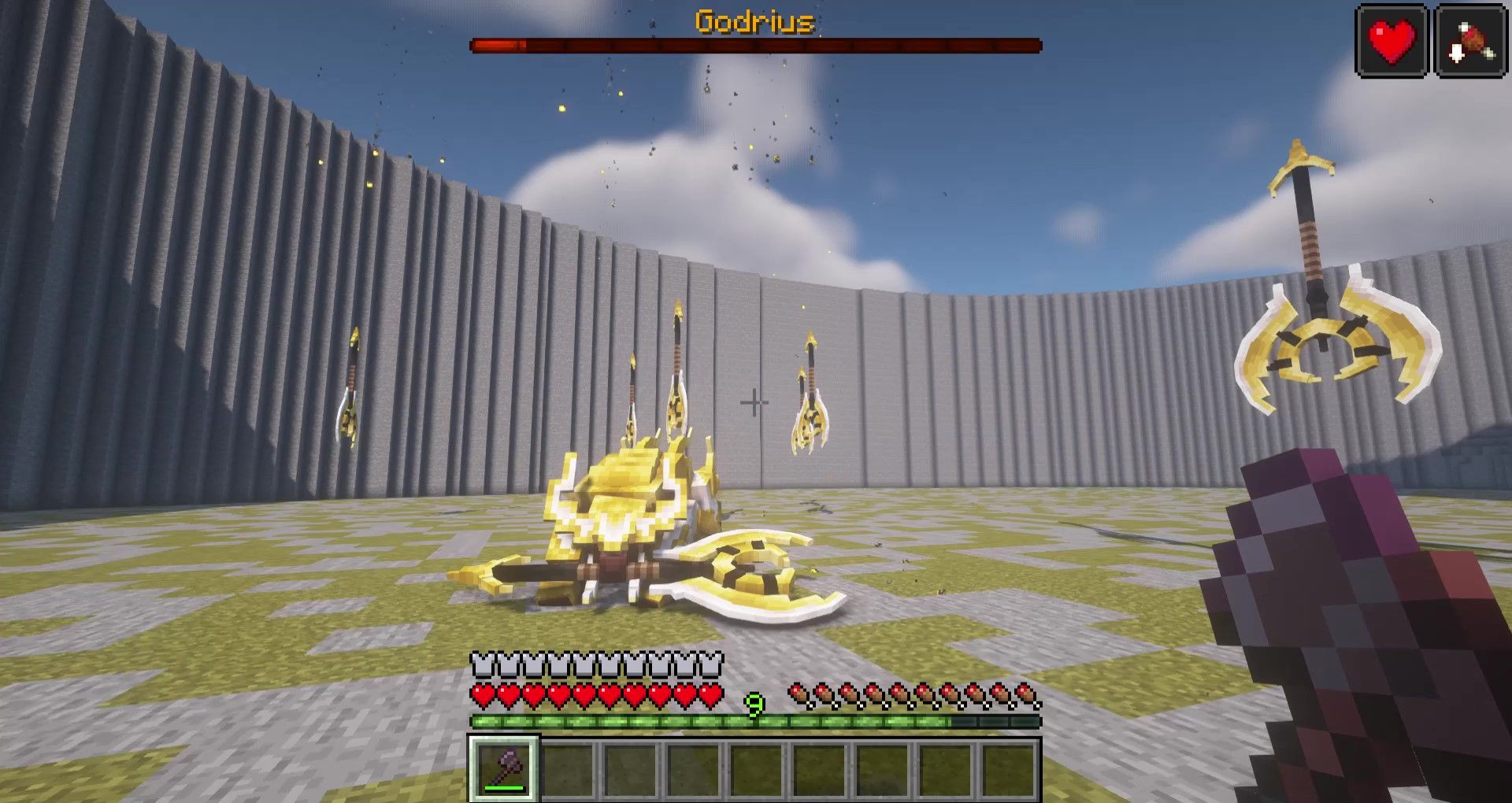
Task: Click the last armor icon in the armor bar
Action: click(709, 665)
